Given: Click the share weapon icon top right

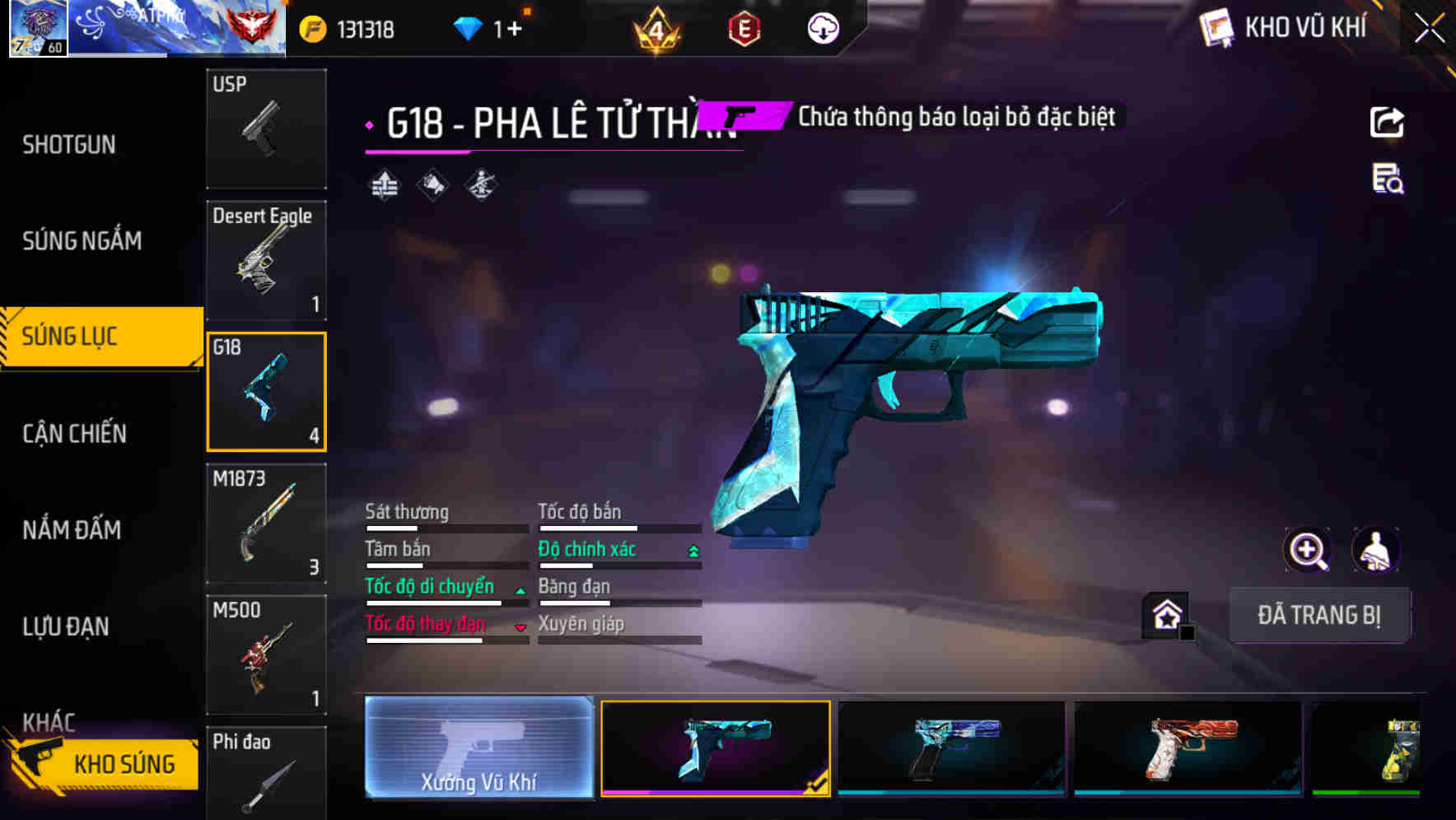Looking at the screenshot, I should pos(1388,121).
